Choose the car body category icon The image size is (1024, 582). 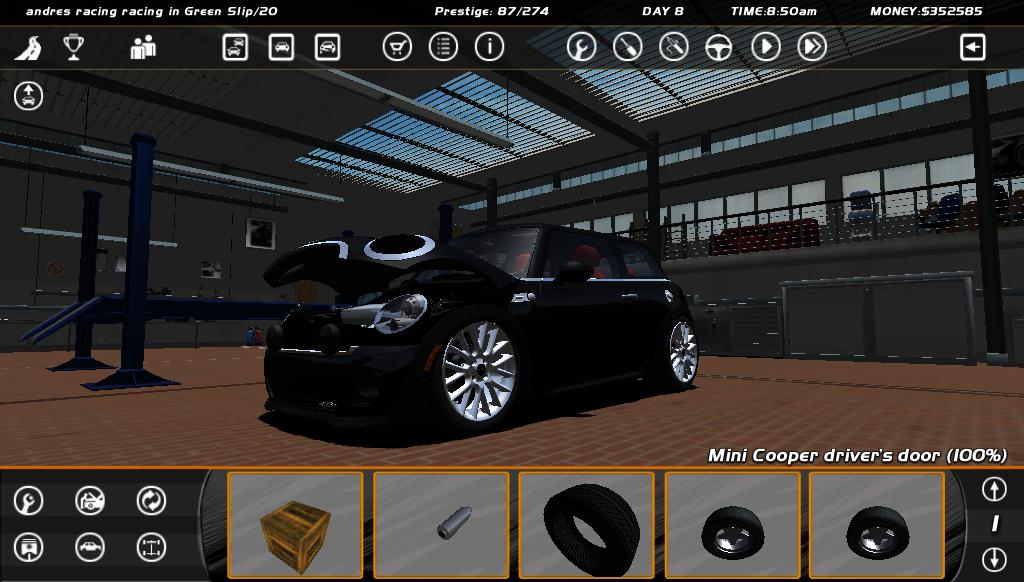click(x=90, y=547)
